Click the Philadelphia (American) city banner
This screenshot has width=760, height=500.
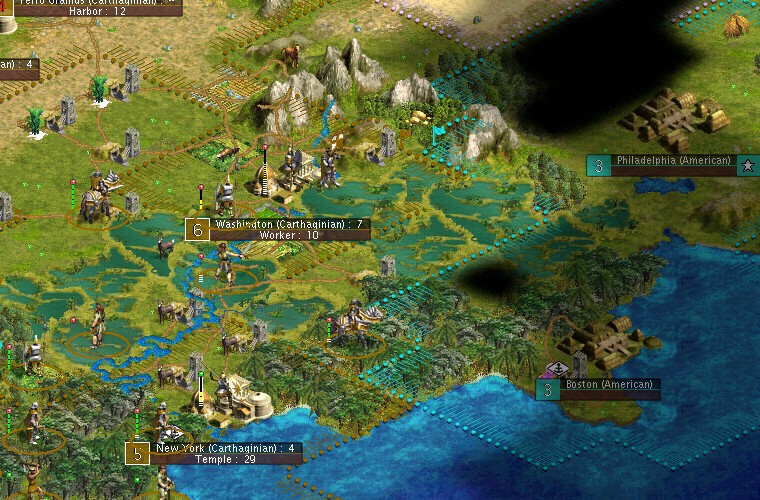click(x=672, y=164)
